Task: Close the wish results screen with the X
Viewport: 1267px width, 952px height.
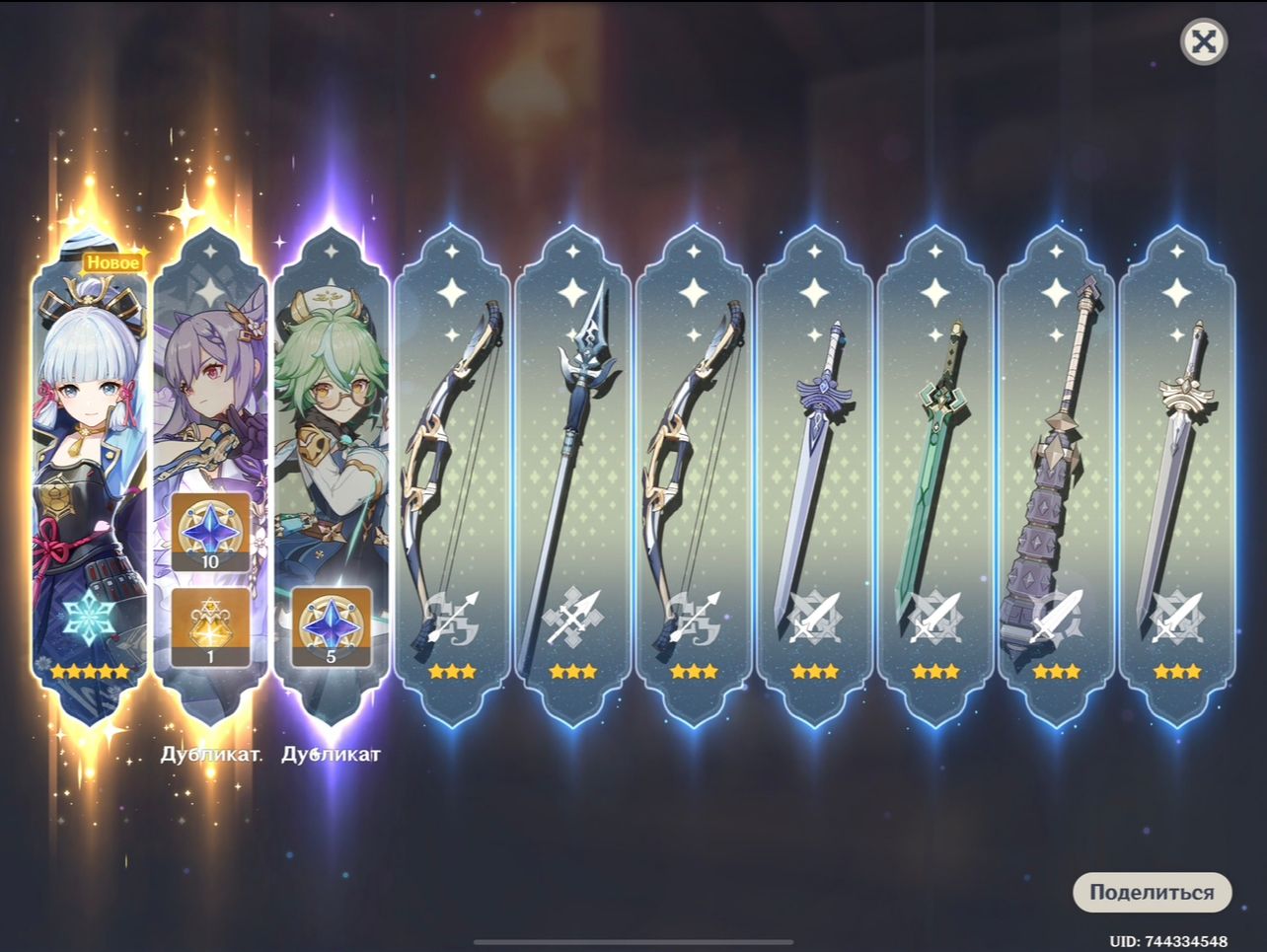Action: pos(1203,41)
